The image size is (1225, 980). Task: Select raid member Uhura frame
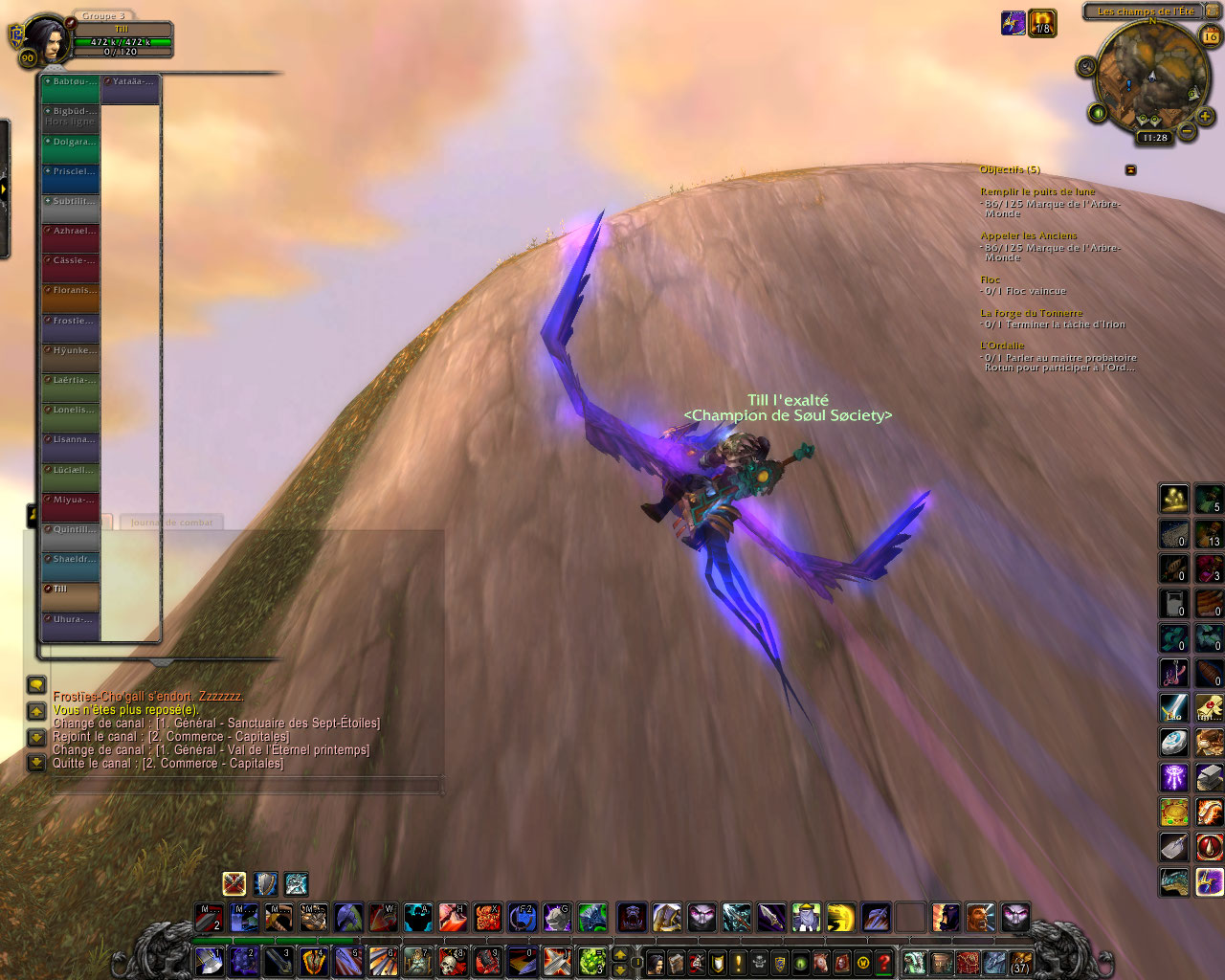(x=71, y=627)
